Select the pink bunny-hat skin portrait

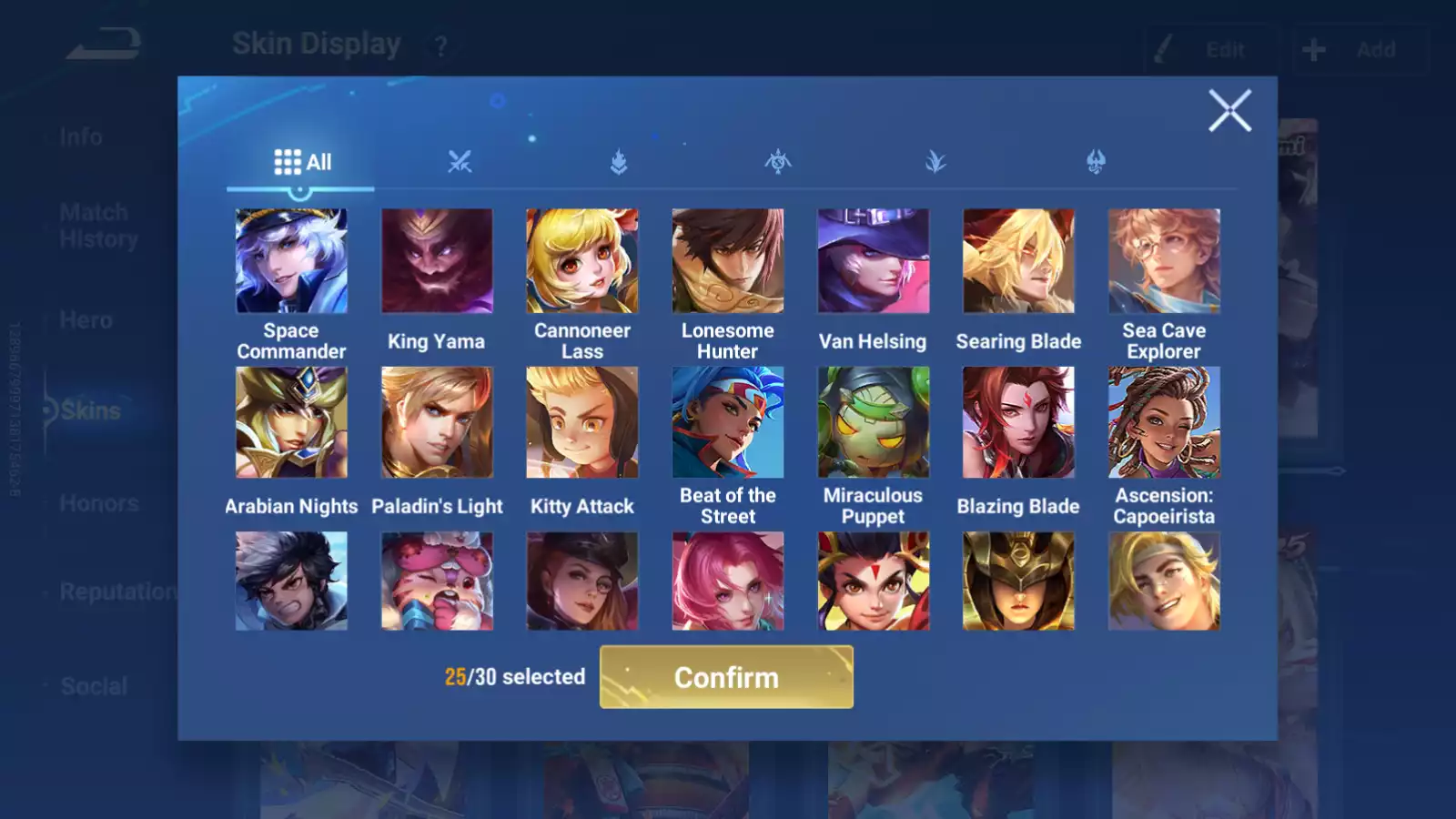pos(437,581)
